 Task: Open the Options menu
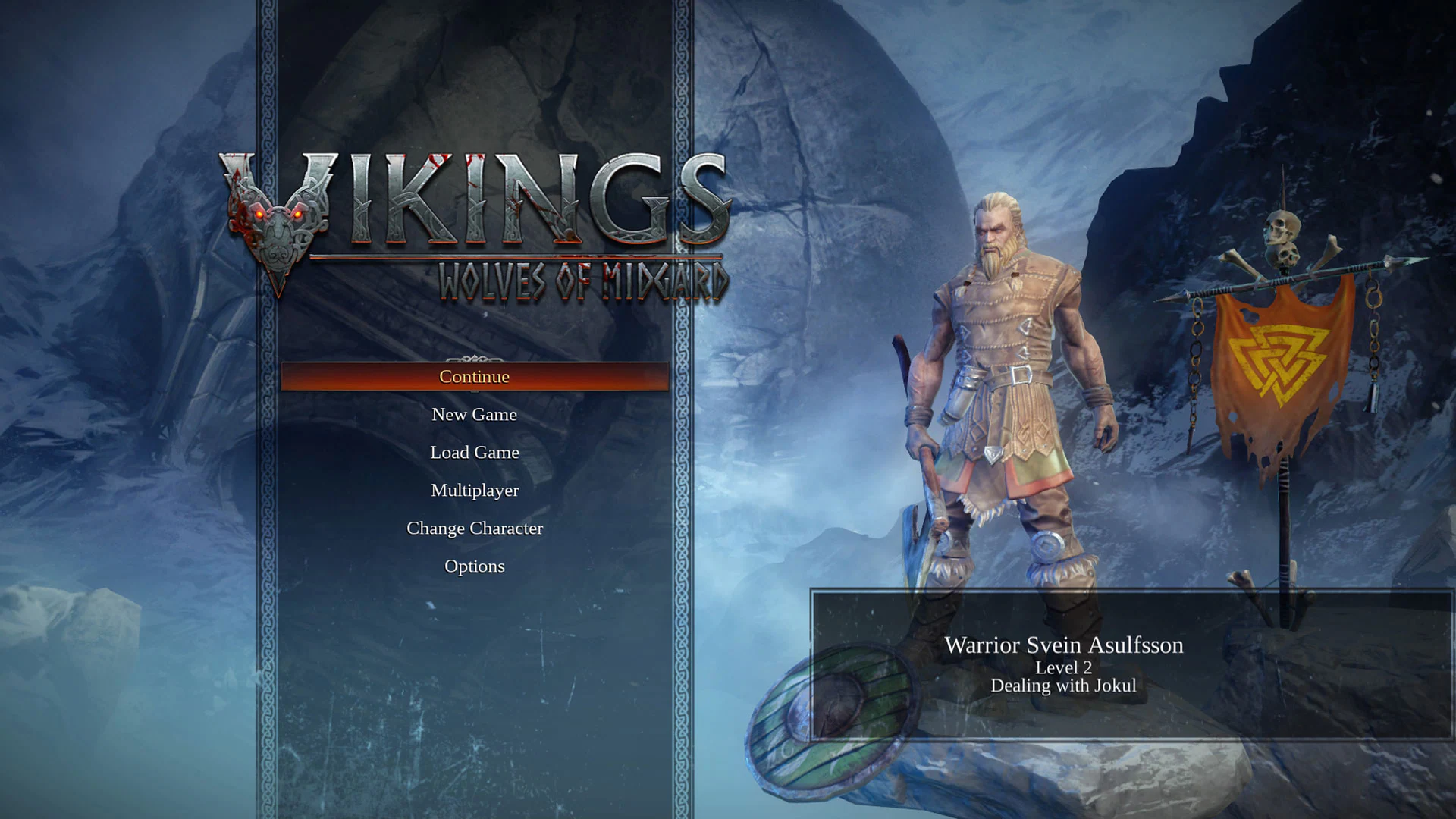pyautogui.click(x=474, y=566)
